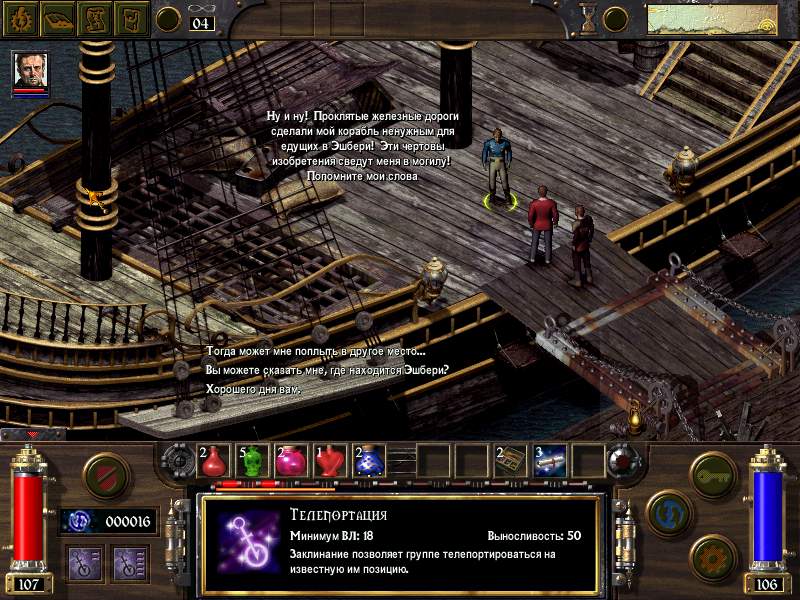This screenshot has height=600, width=800.
Task: Open the blue swirl spells button
Action: pyautogui.click(x=668, y=512)
